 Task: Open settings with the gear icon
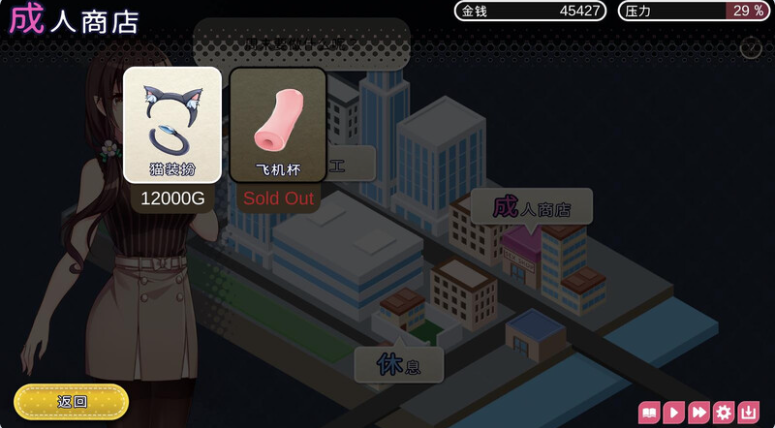[724, 412]
